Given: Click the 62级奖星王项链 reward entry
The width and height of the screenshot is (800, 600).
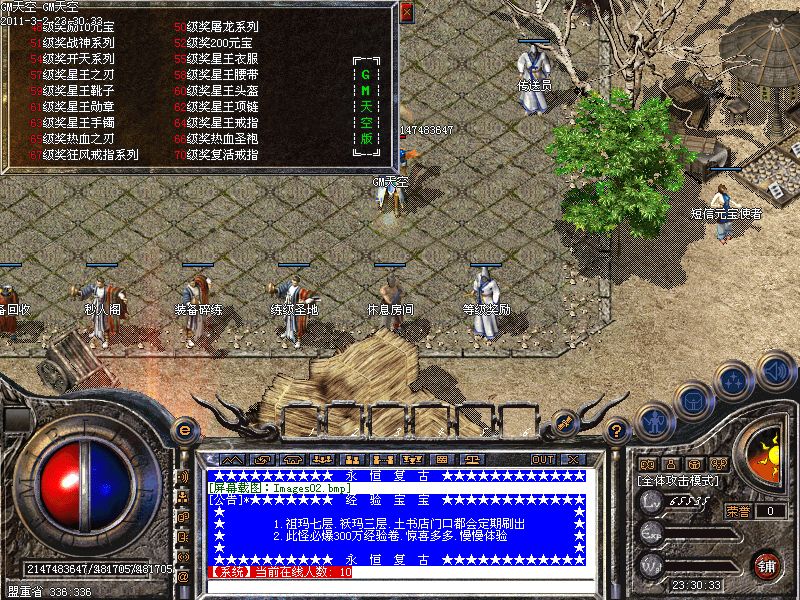Looking at the screenshot, I should (x=221, y=107).
